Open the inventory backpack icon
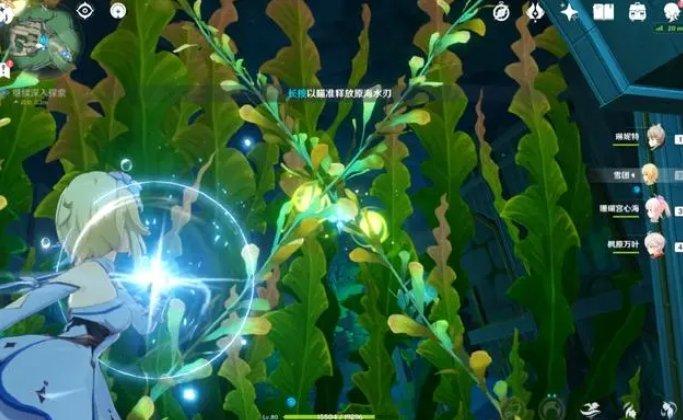This screenshot has height=420, width=683. coord(636,12)
